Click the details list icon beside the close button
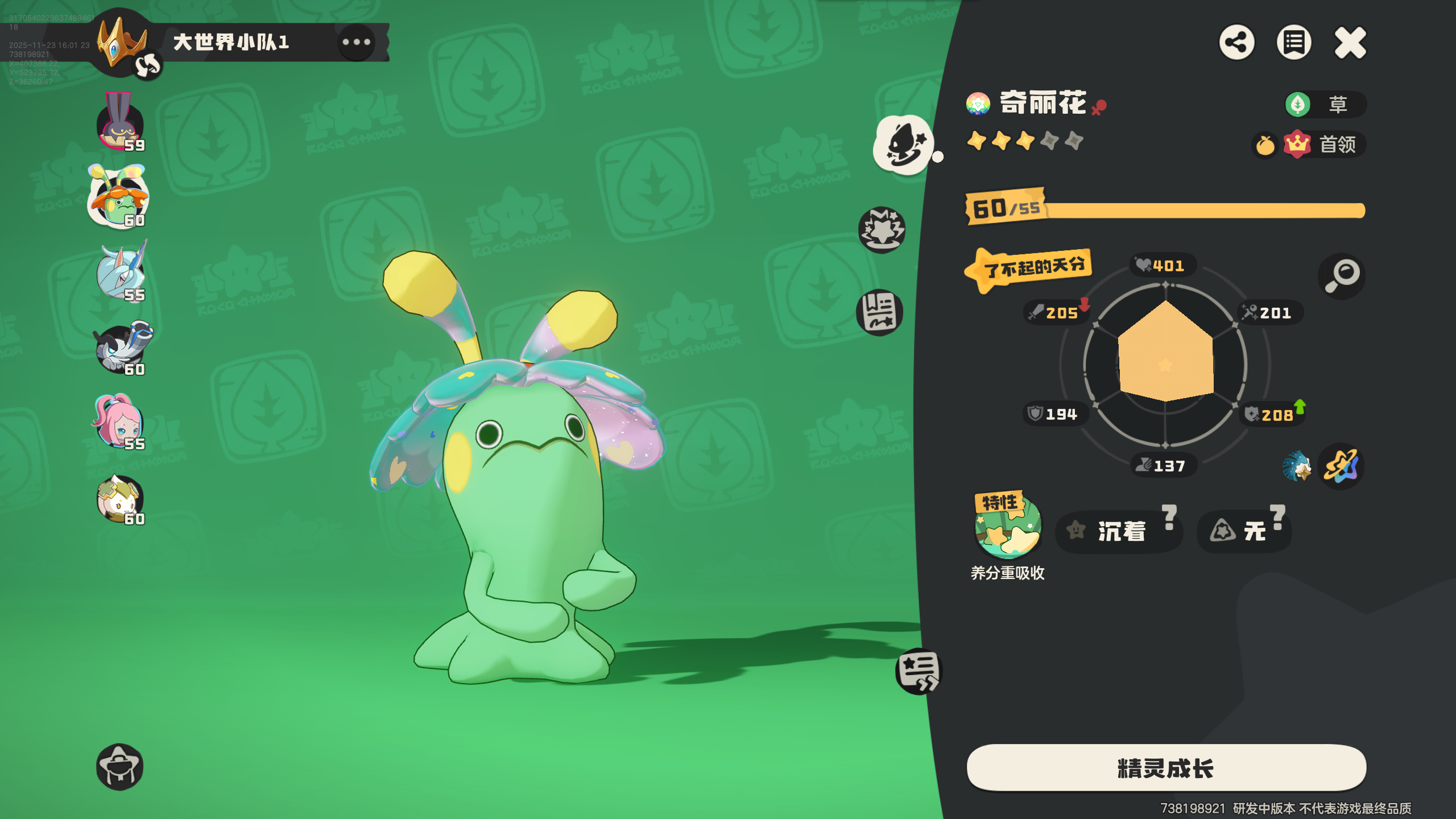 [1293, 42]
